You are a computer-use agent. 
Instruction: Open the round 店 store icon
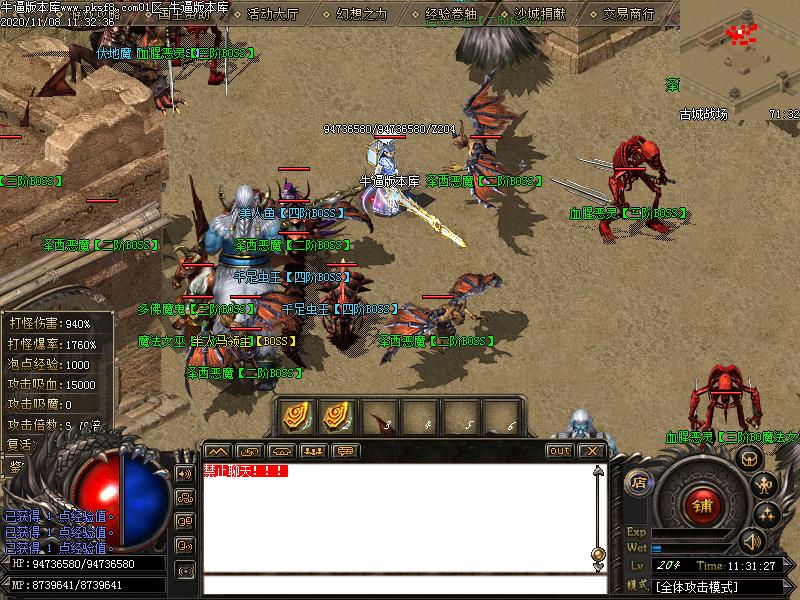pos(639,483)
